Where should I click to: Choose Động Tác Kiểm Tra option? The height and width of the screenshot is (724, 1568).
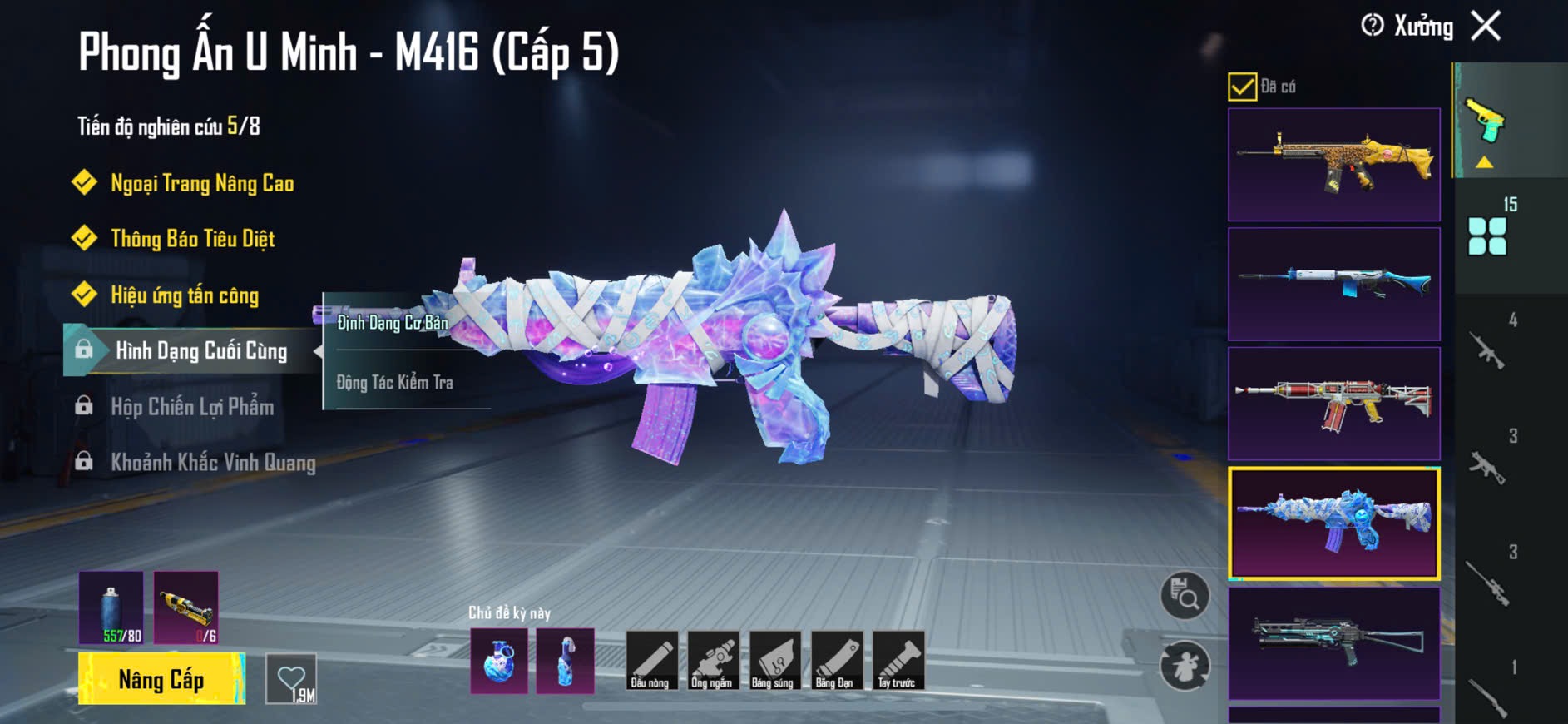[x=395, y=383]
